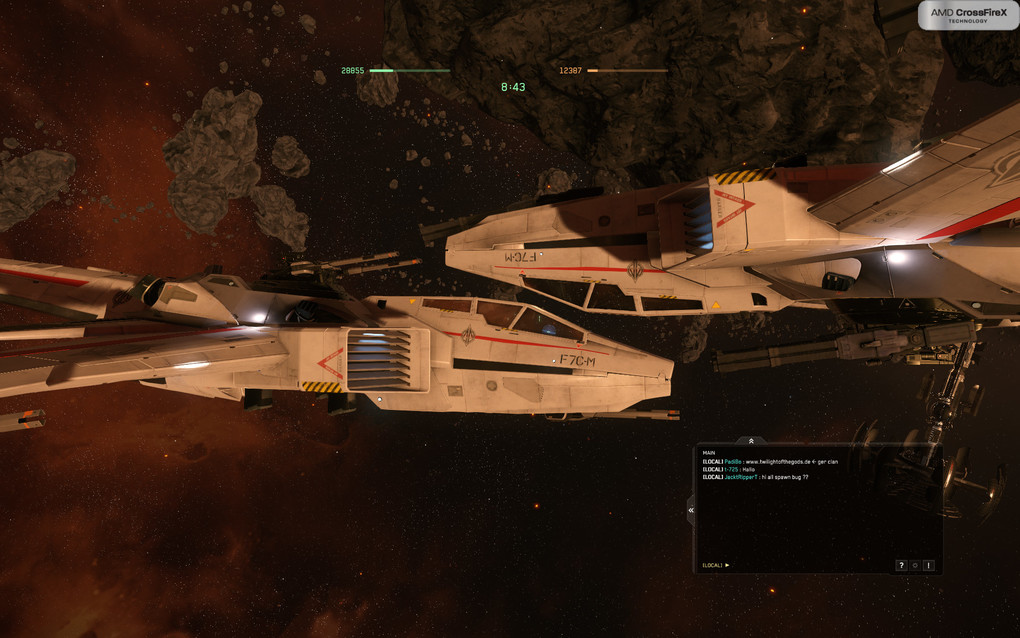This screenshot has width=1020, height=638.
Task: Collapse chat with the top double-chevron handle
Action: pyautogui.click(x=751, y=440)
